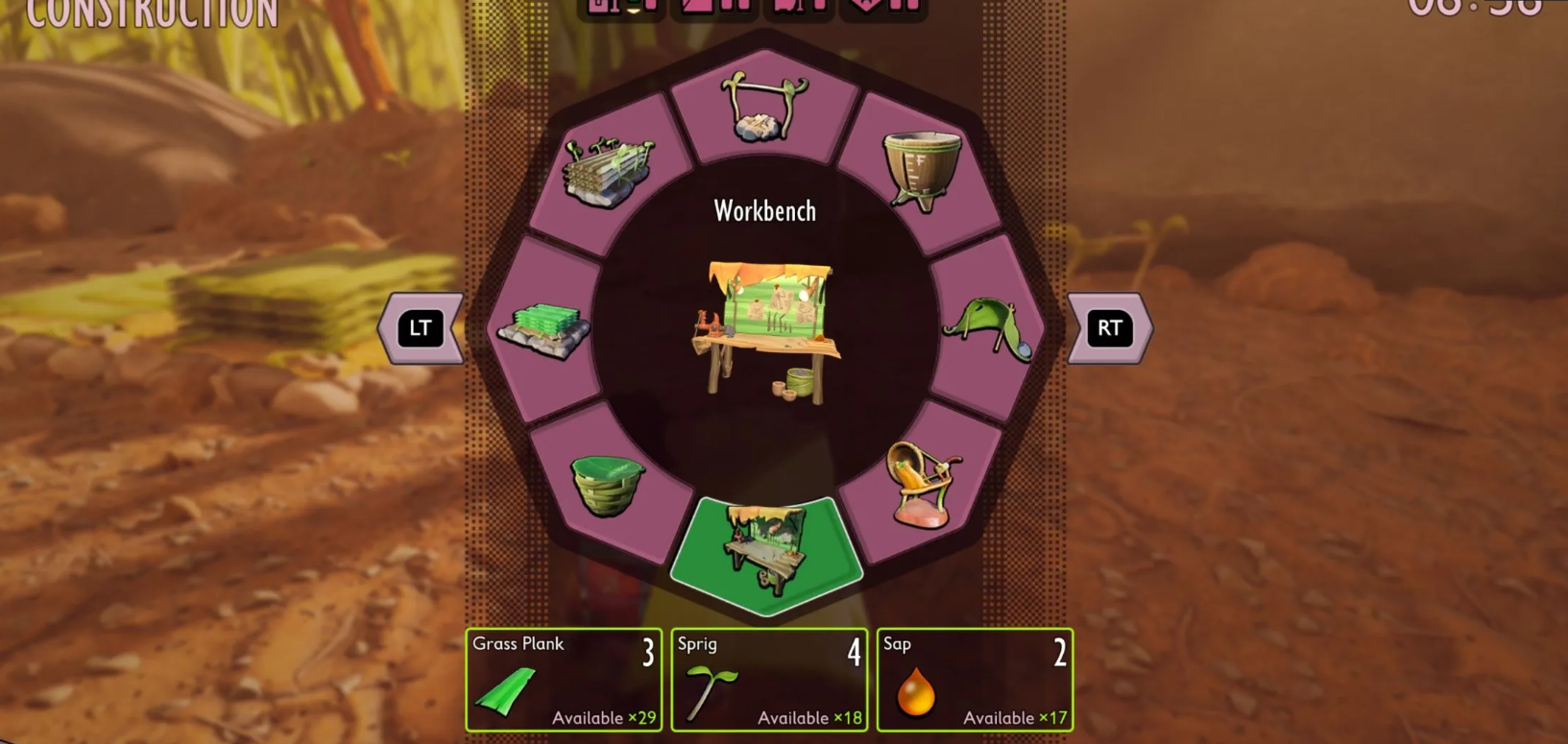This screenshot has width=1568, height=744.
Task: Choose the woven storage basket
Action: pos(607,485)
